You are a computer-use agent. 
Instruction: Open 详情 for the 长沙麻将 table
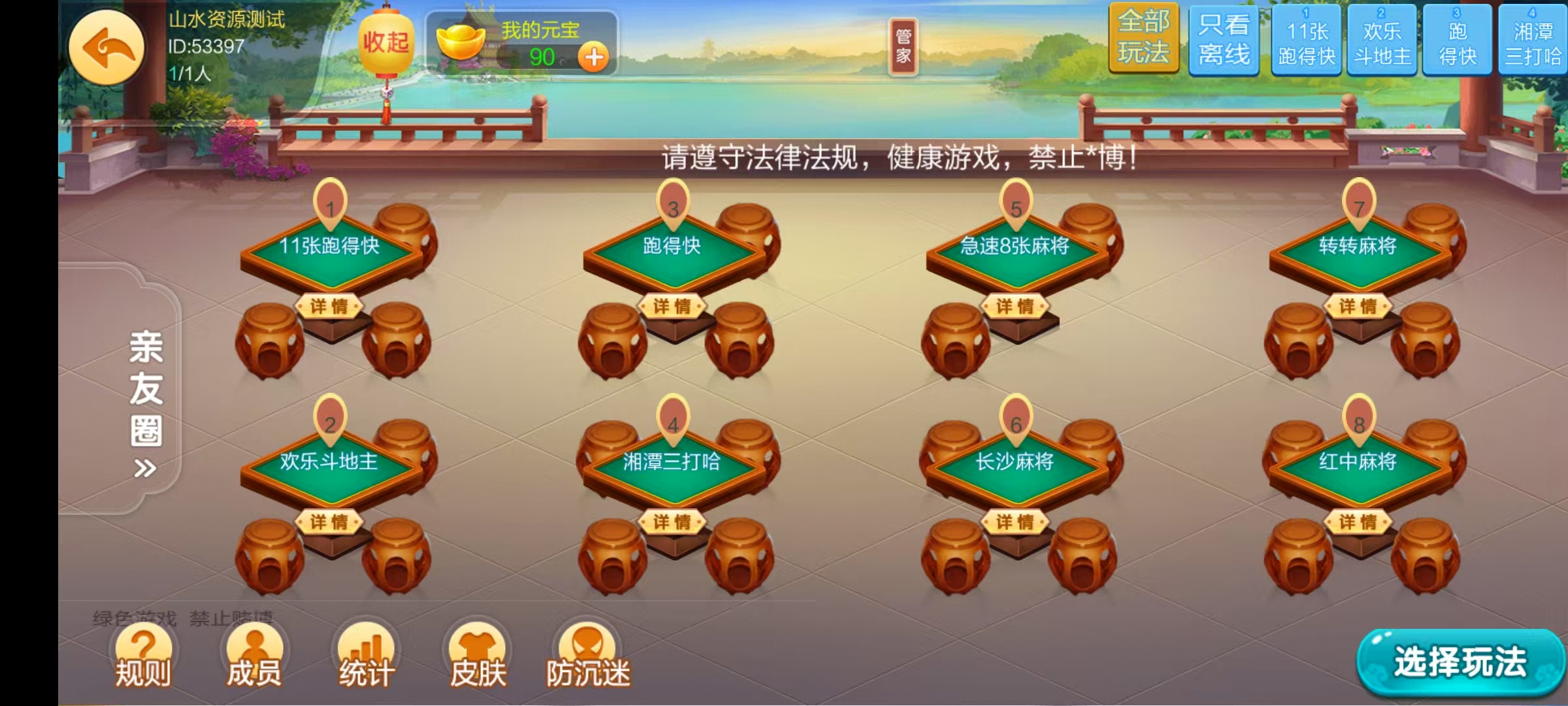[1017, 522]
